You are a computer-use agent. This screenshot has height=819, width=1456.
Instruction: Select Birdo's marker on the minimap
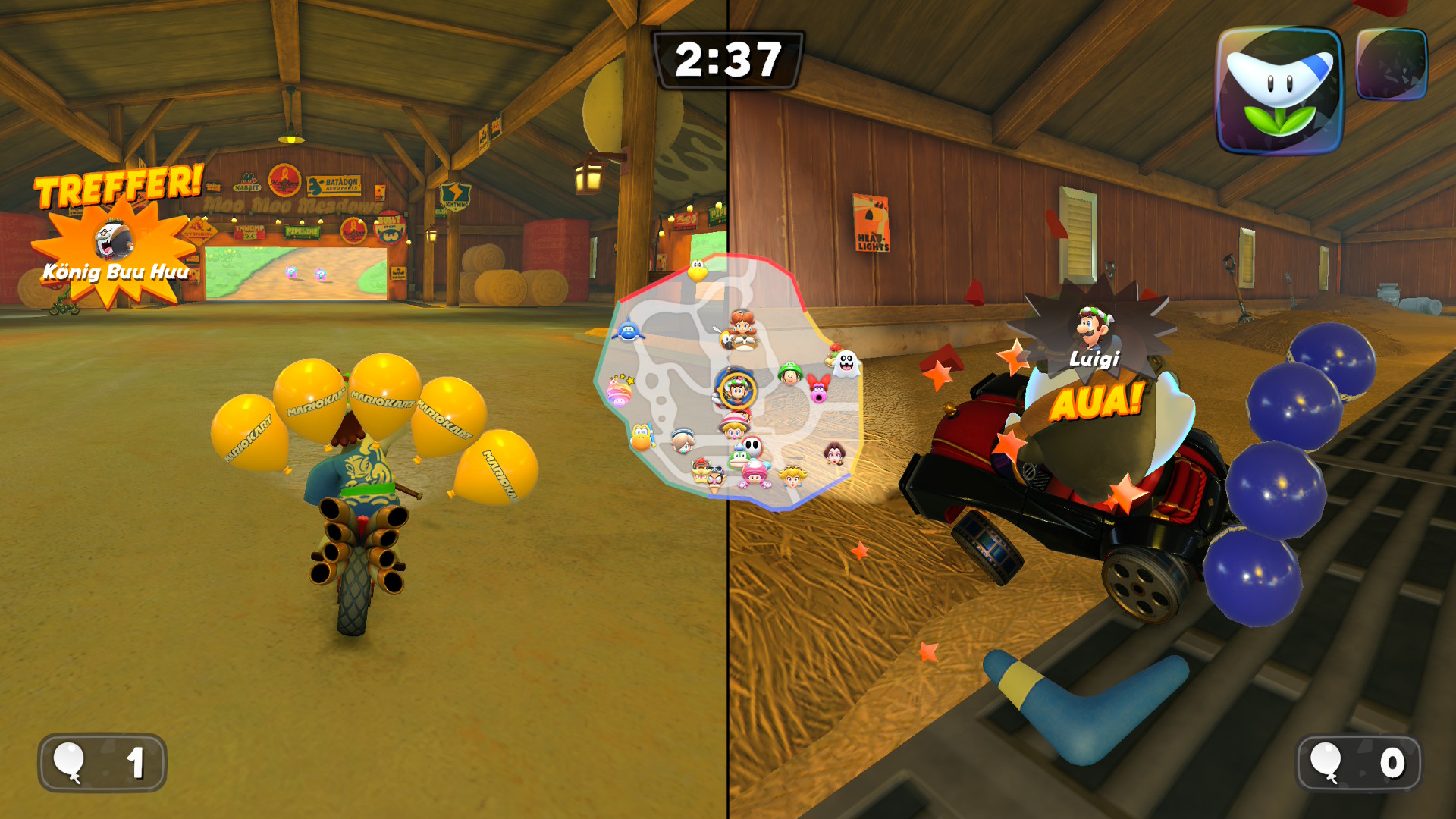point(818,388)
